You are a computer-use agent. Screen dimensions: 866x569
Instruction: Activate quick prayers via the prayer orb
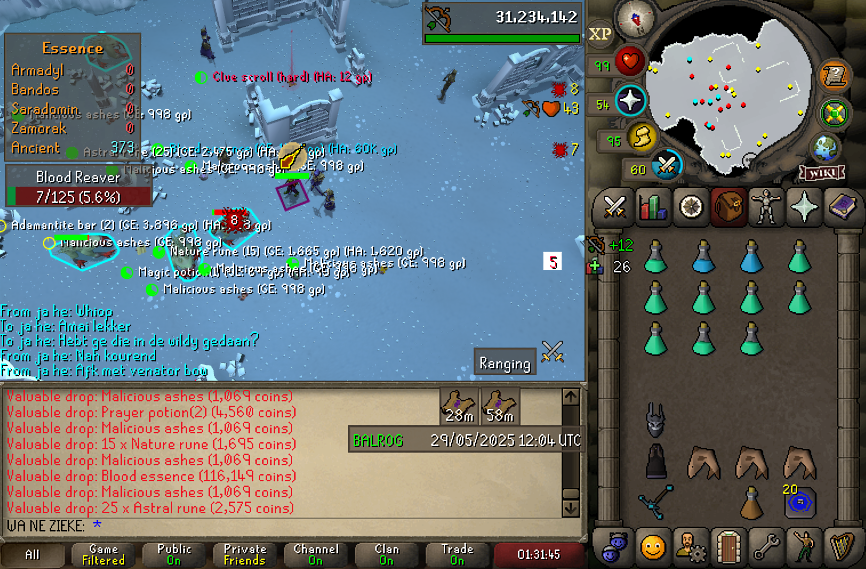tap(630, 101)
